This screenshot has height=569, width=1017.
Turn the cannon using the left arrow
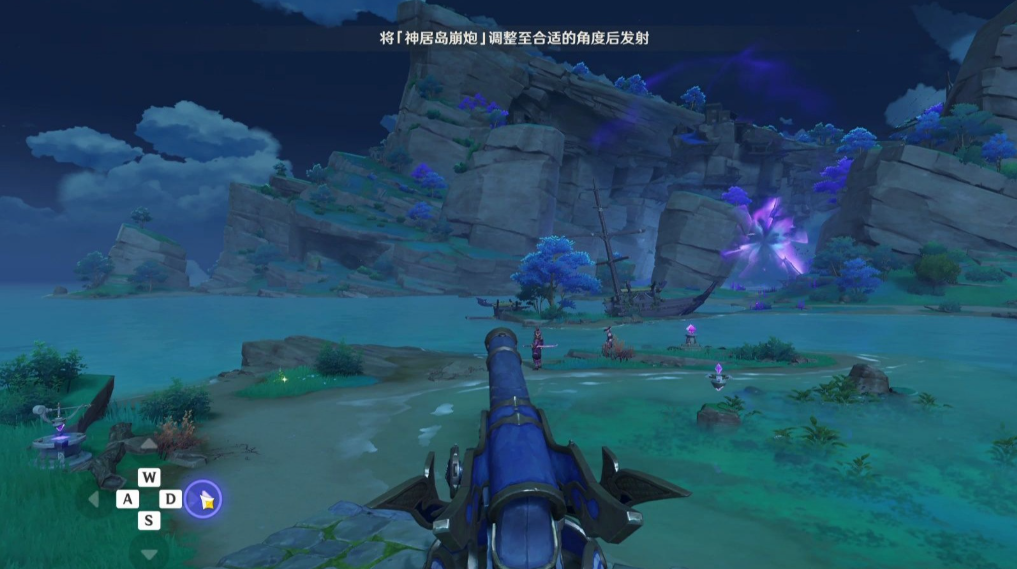94,498
